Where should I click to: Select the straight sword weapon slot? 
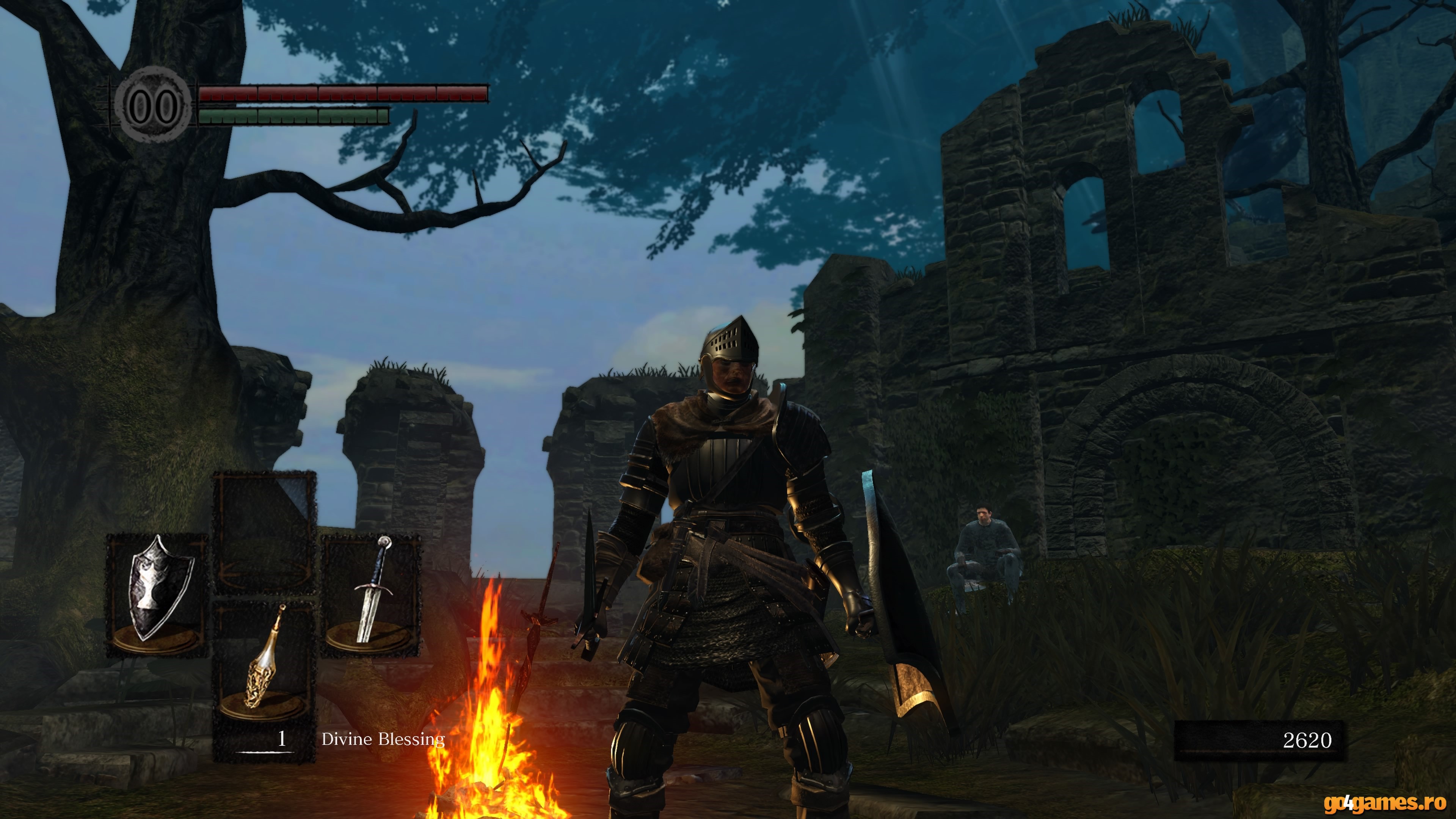(371, 595)
